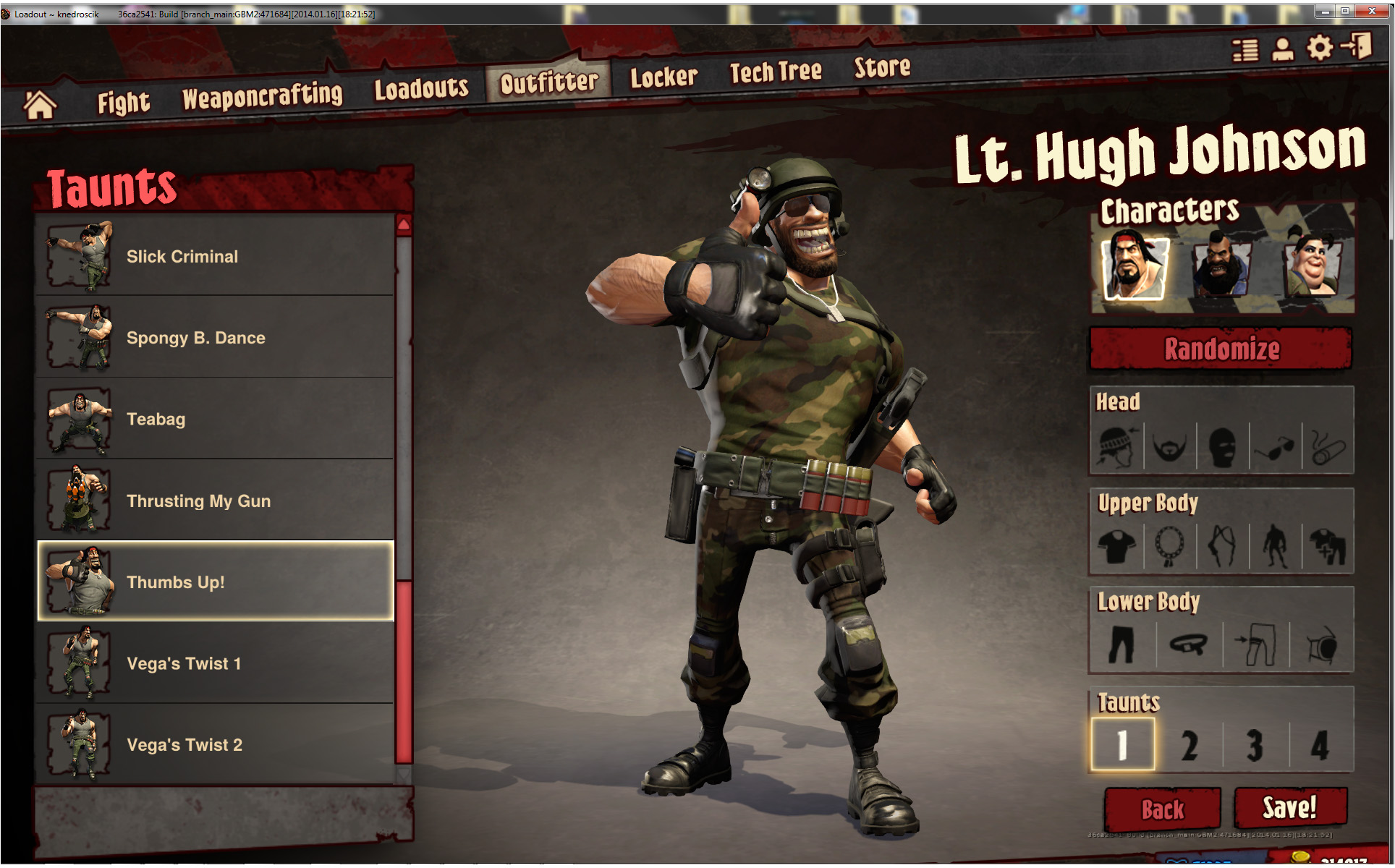Click the Randomize button
This screenshot has width=1395, height=868.
point(1221,349)
